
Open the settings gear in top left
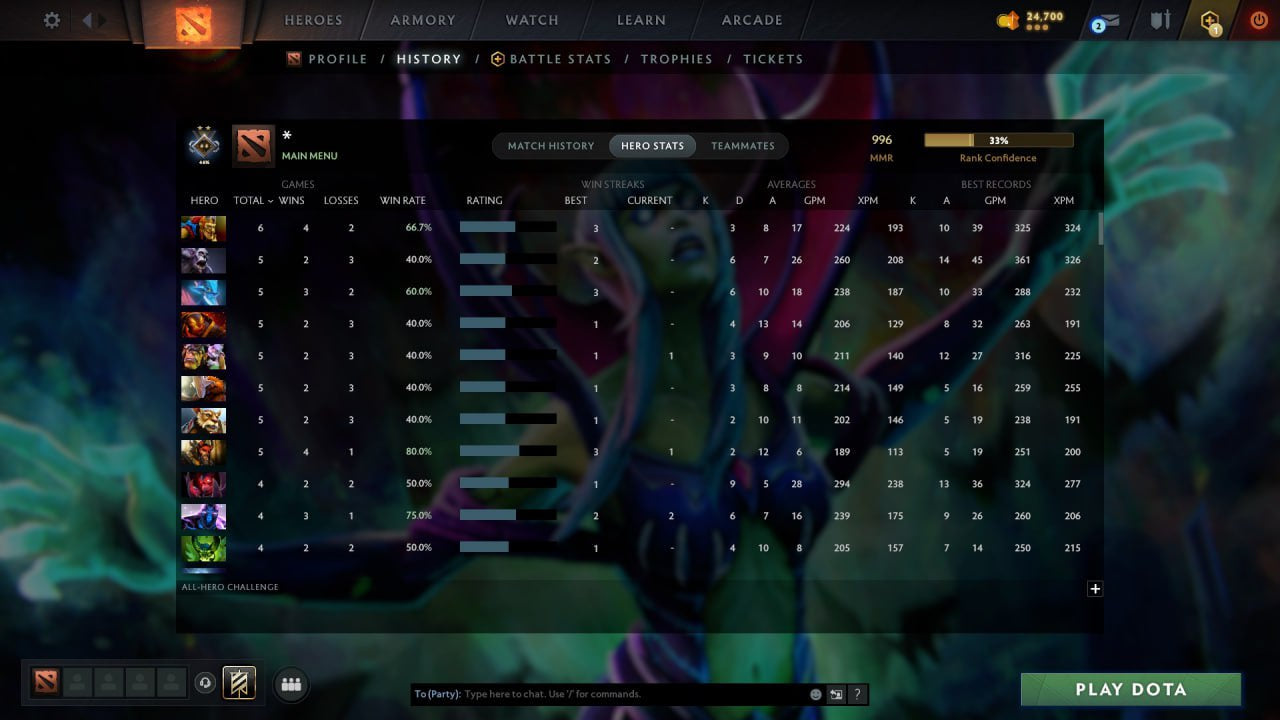point(50,19)
